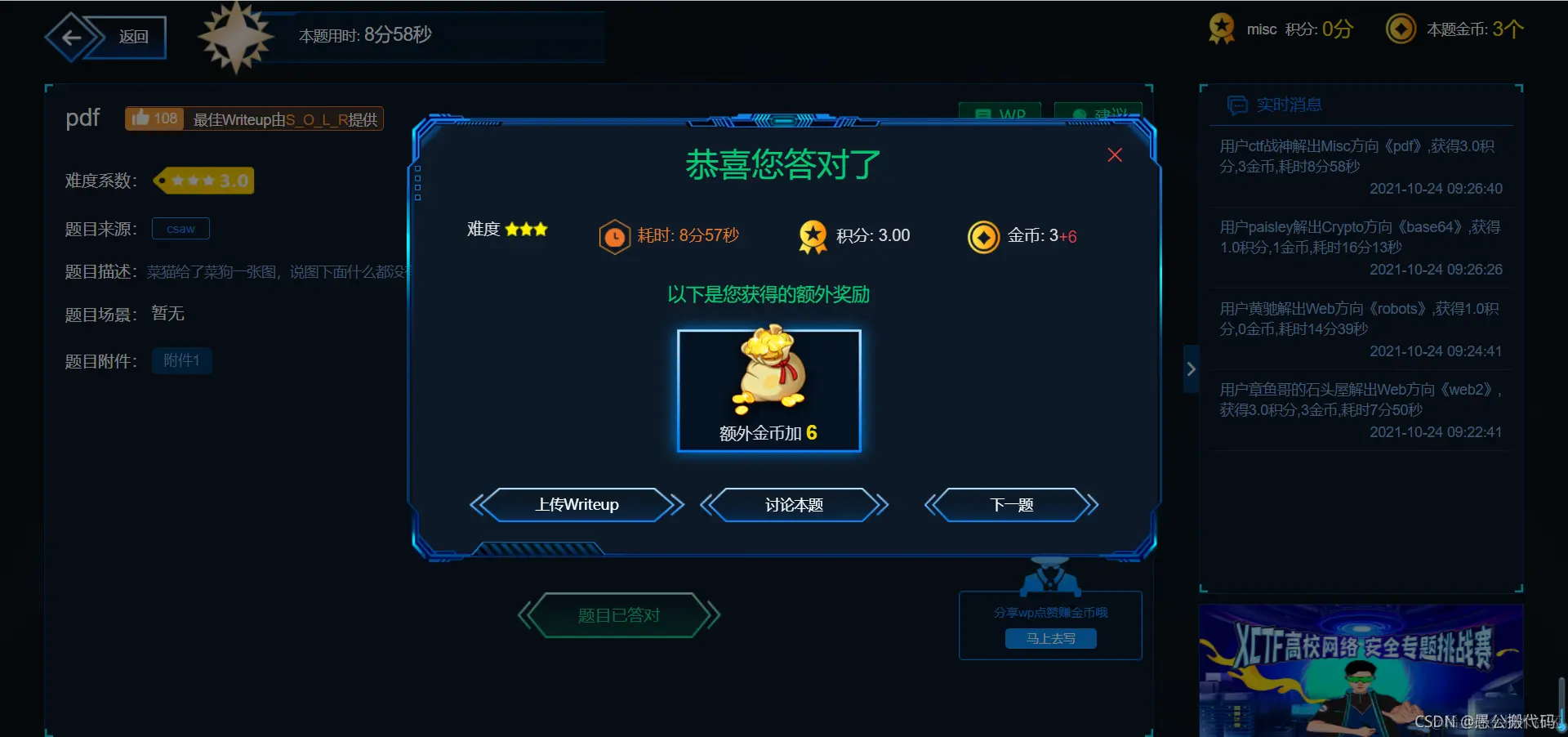Open 讨论本题 discussion
Screen dimensions: 1568x737
point(794,505)
